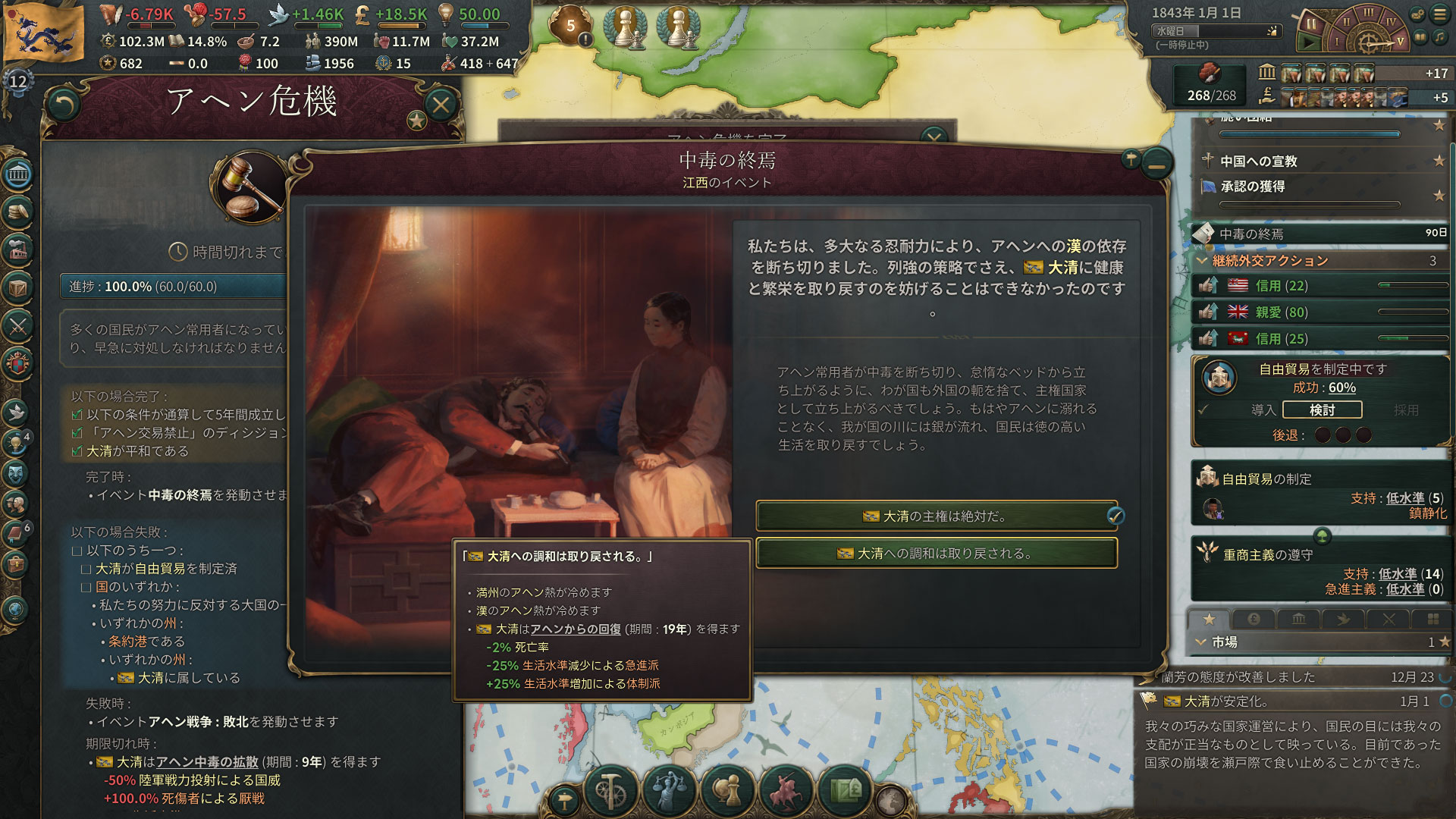Expand the 市場 section
Screen dimensions: 1456x819
click(x=1202, y=642)
